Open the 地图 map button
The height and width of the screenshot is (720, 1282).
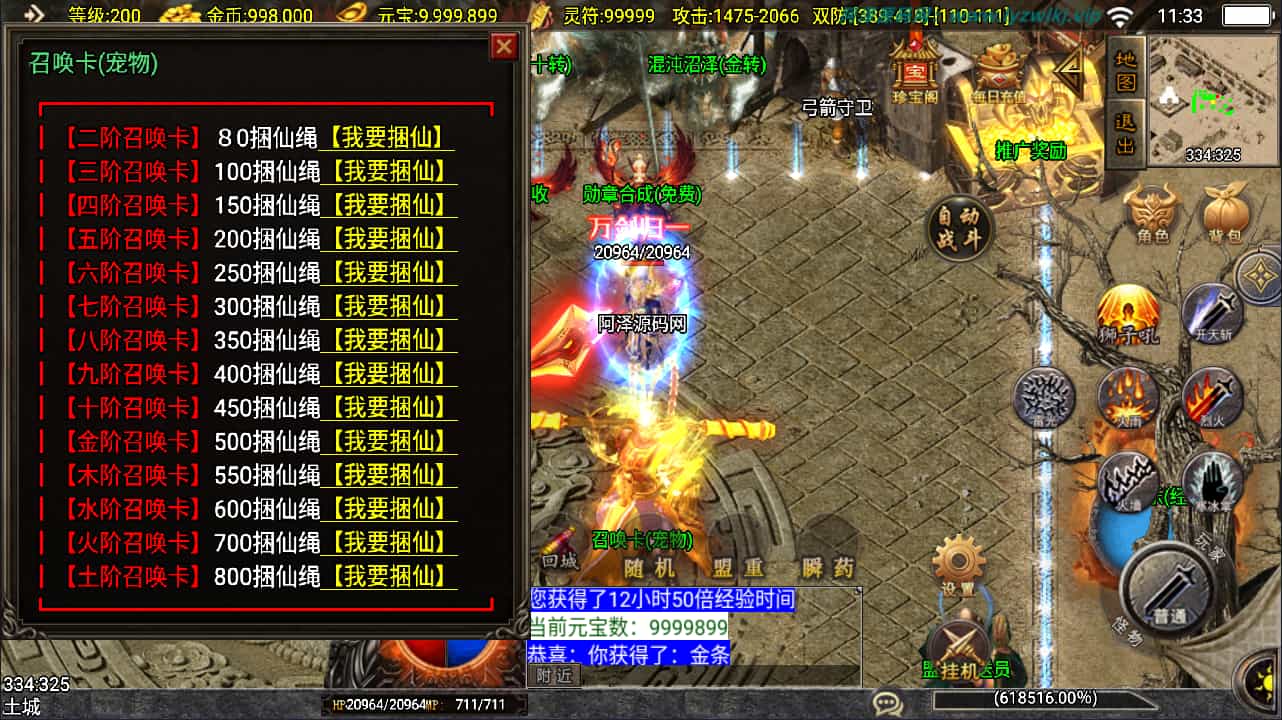1126,69
